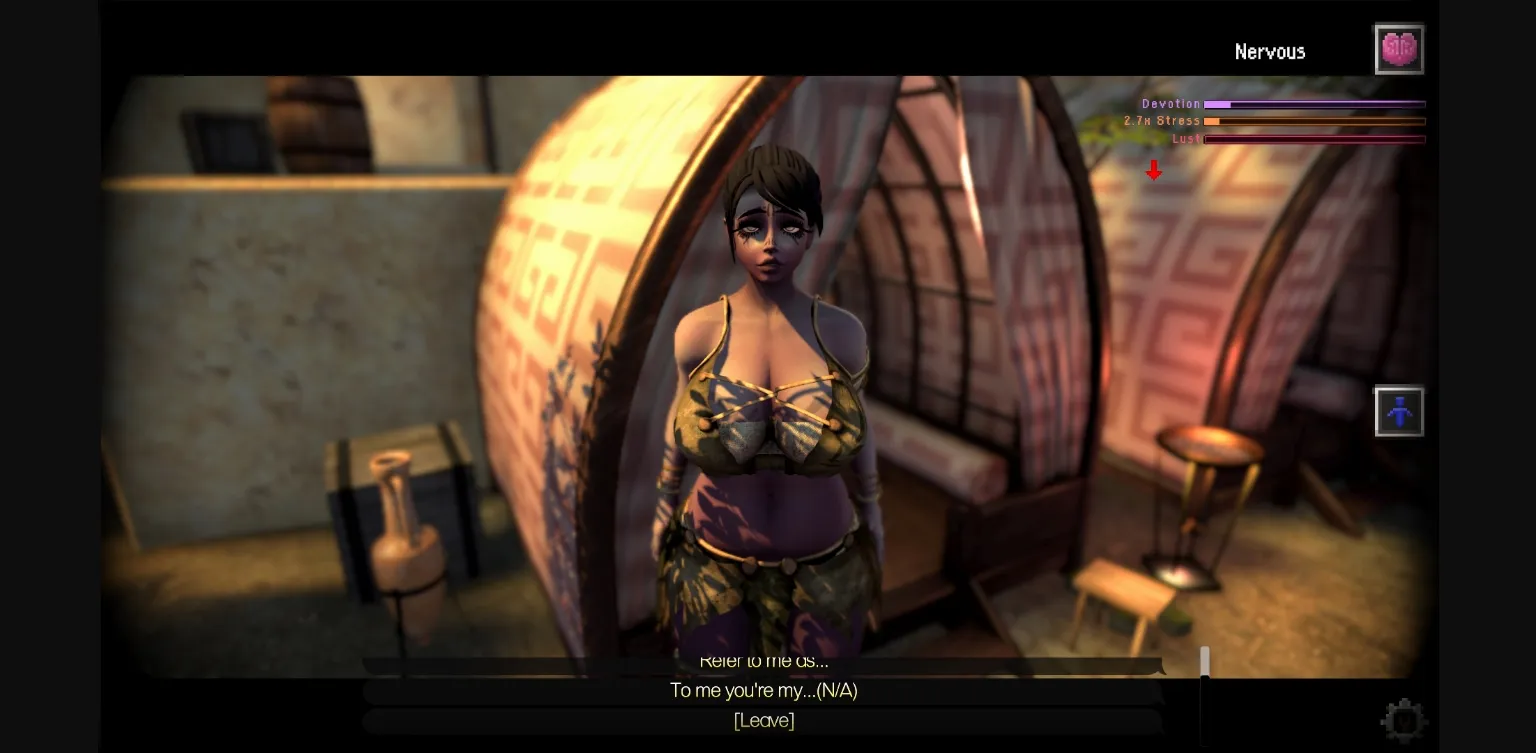Open the pink brain status icon
This screenshot has width=1536, height=753.
[1399, 48]
